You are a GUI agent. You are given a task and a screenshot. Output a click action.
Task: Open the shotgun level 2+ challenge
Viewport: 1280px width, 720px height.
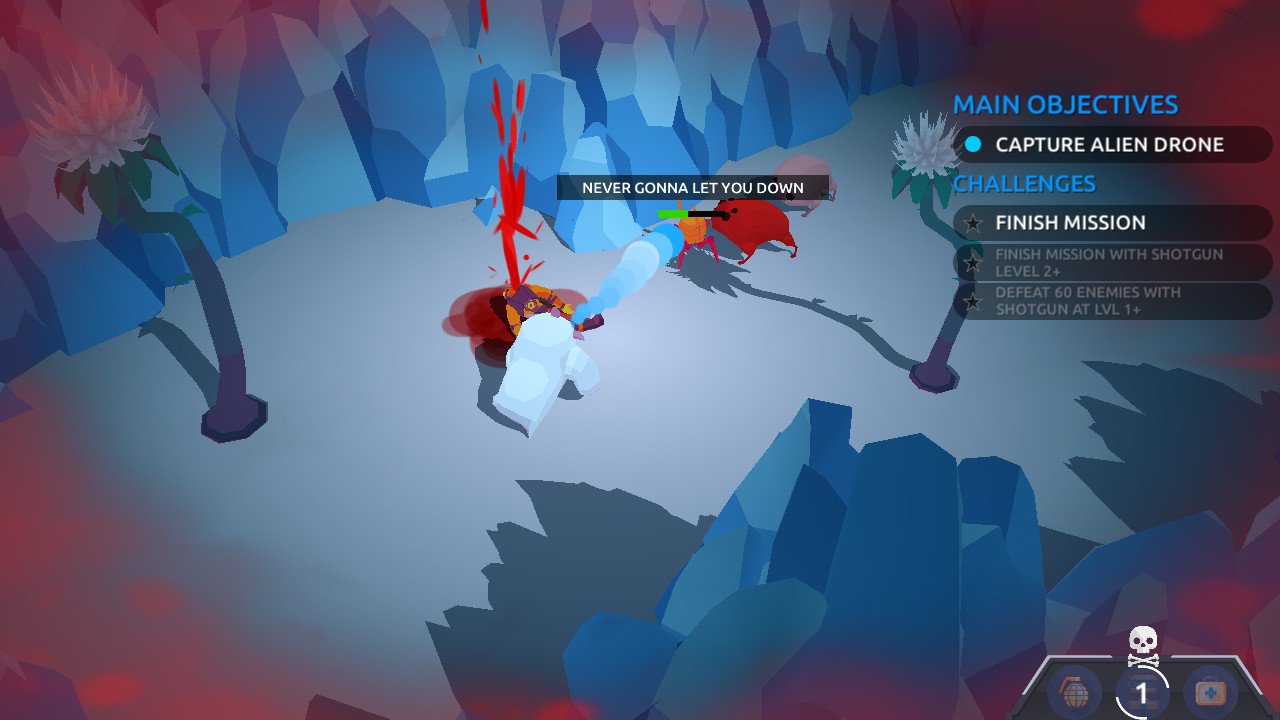coord(1110,262)
